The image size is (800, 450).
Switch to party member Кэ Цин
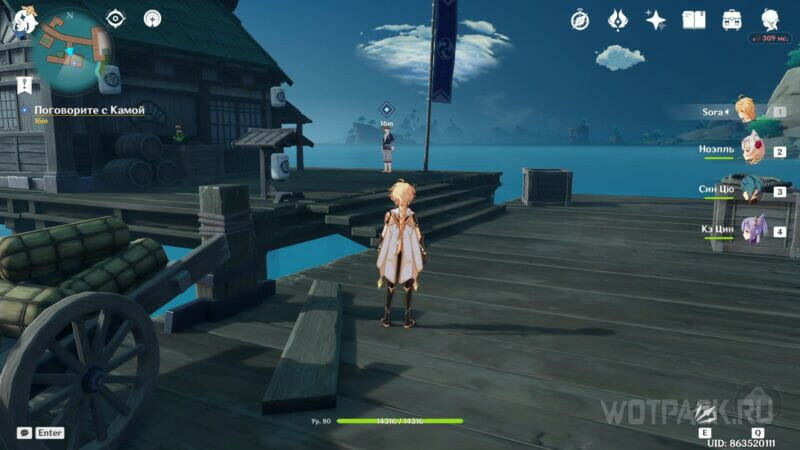coord(750,230)
